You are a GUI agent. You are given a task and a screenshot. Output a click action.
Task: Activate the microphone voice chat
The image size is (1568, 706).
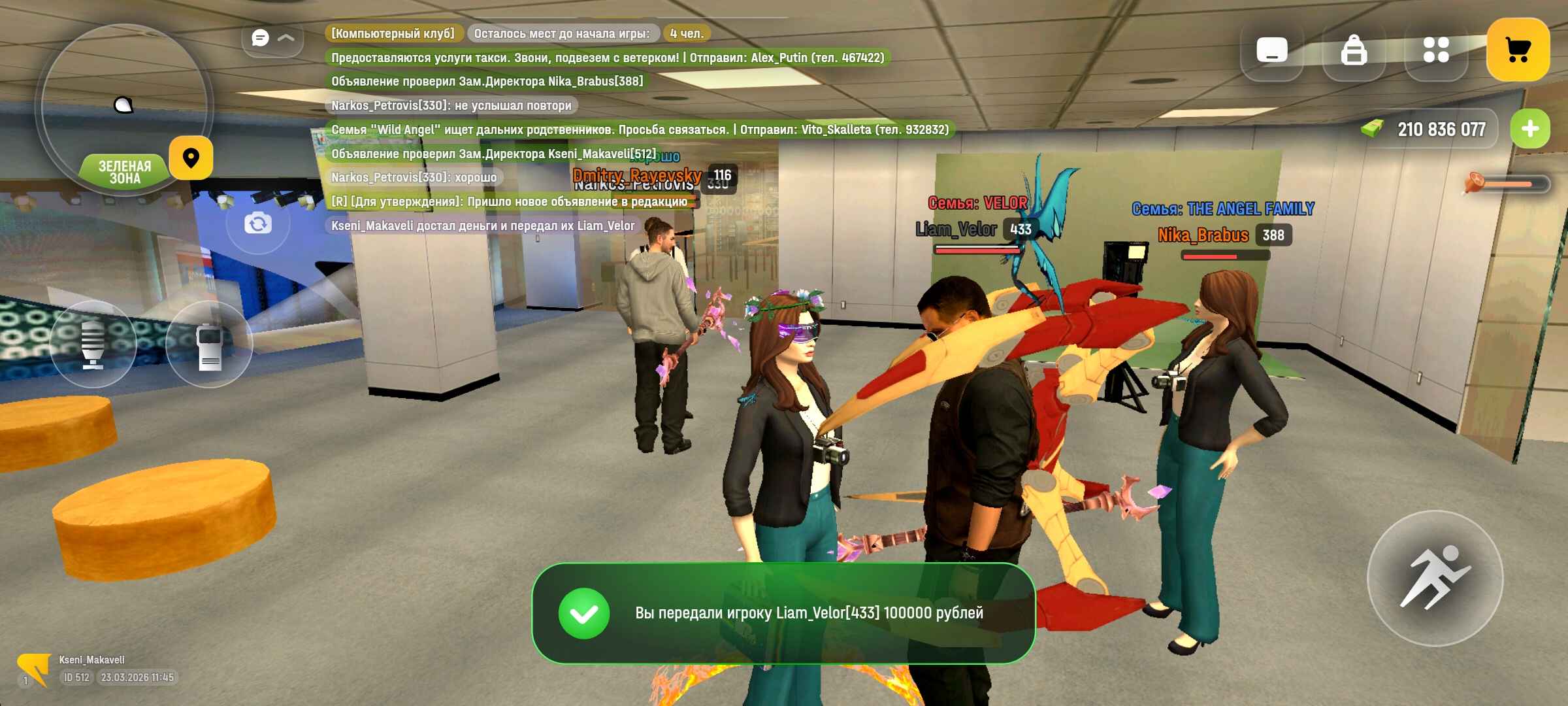point(93,344)
